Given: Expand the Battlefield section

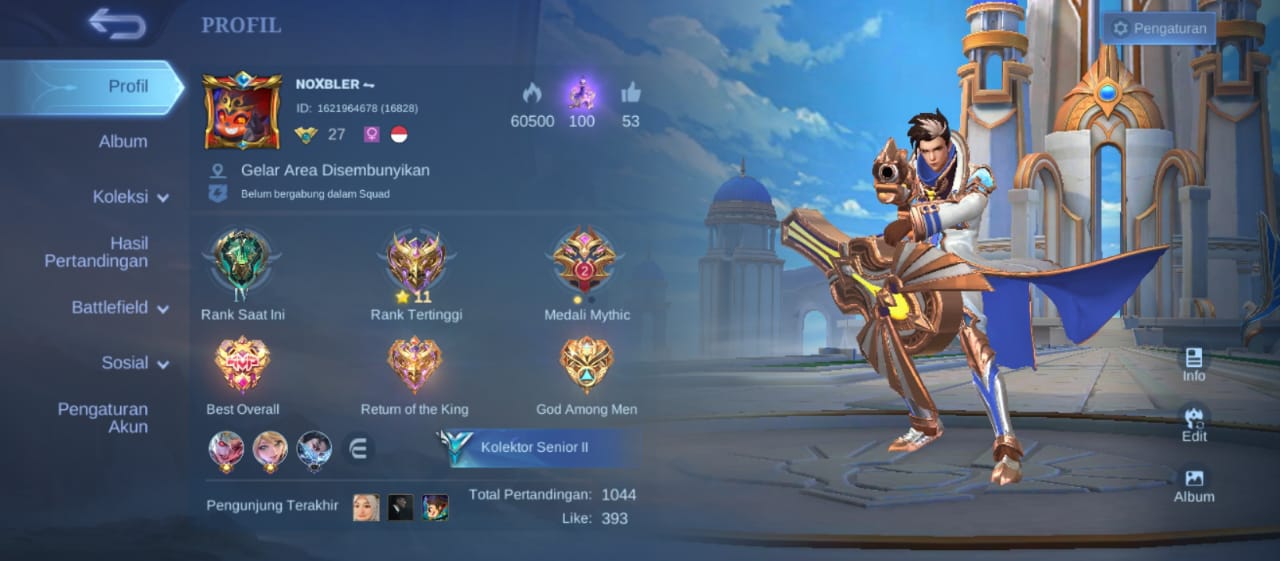Looking at the screenshot, I should pos(119,308).
